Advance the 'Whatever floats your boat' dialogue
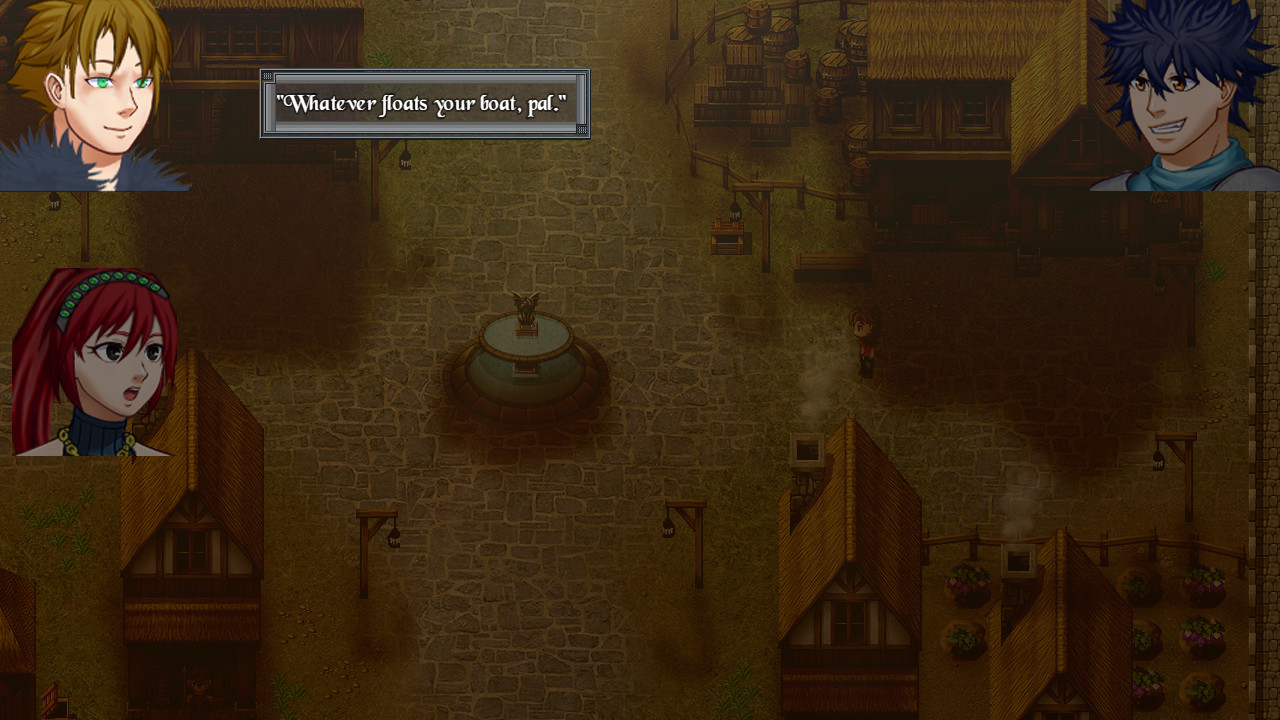 click(x=425, y=102)
